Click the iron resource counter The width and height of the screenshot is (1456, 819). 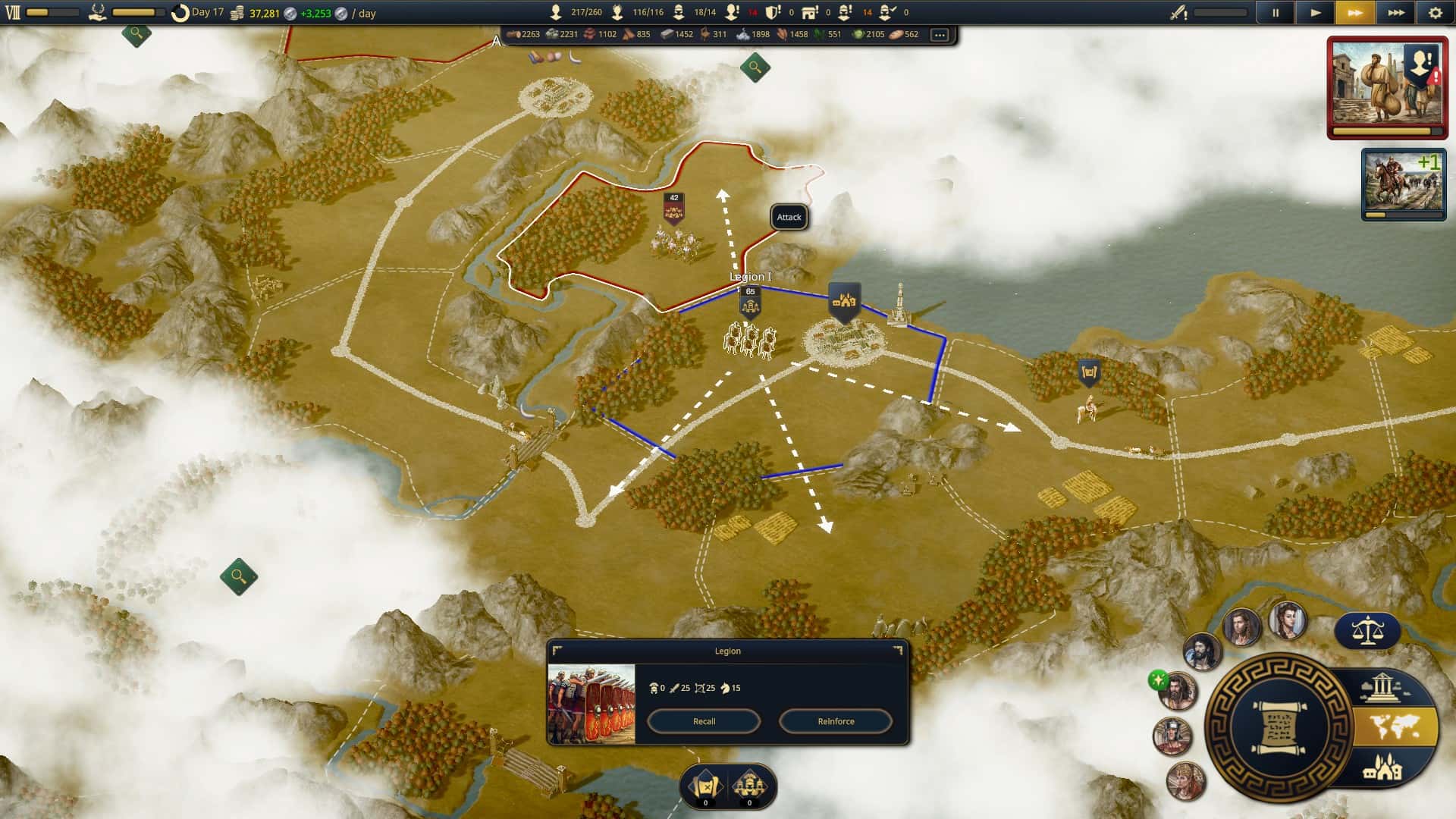click(673, 34)
